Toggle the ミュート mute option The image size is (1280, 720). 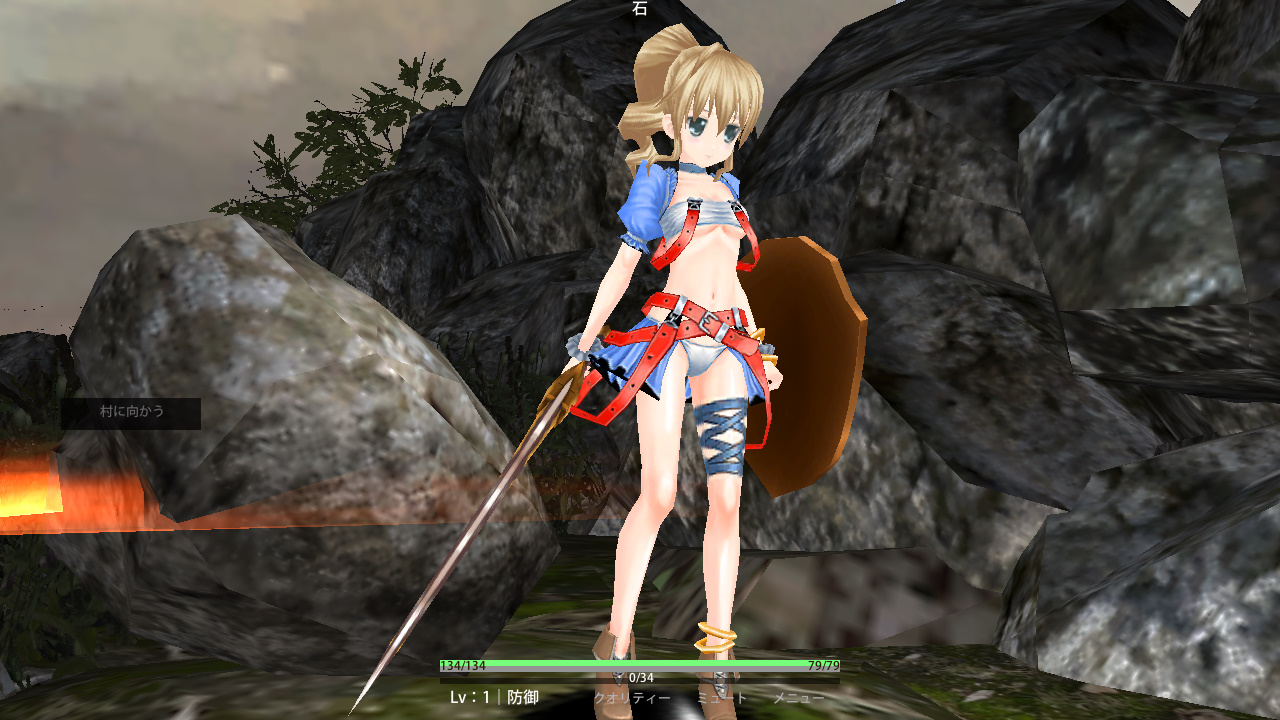(722, 698)
